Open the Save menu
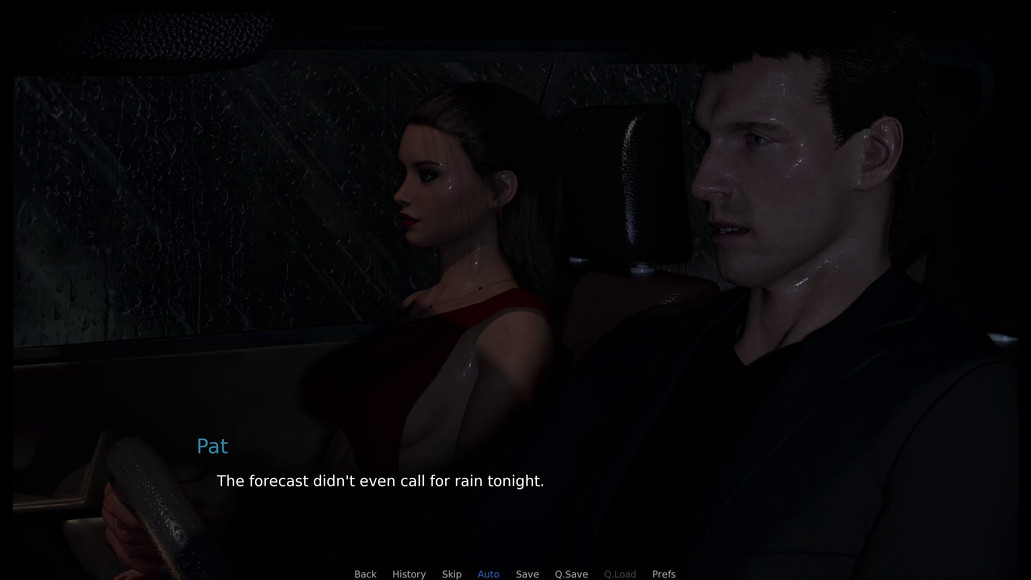Image resolution: width=1031 pixels, height=580 pixels. (x=527, y=574)
